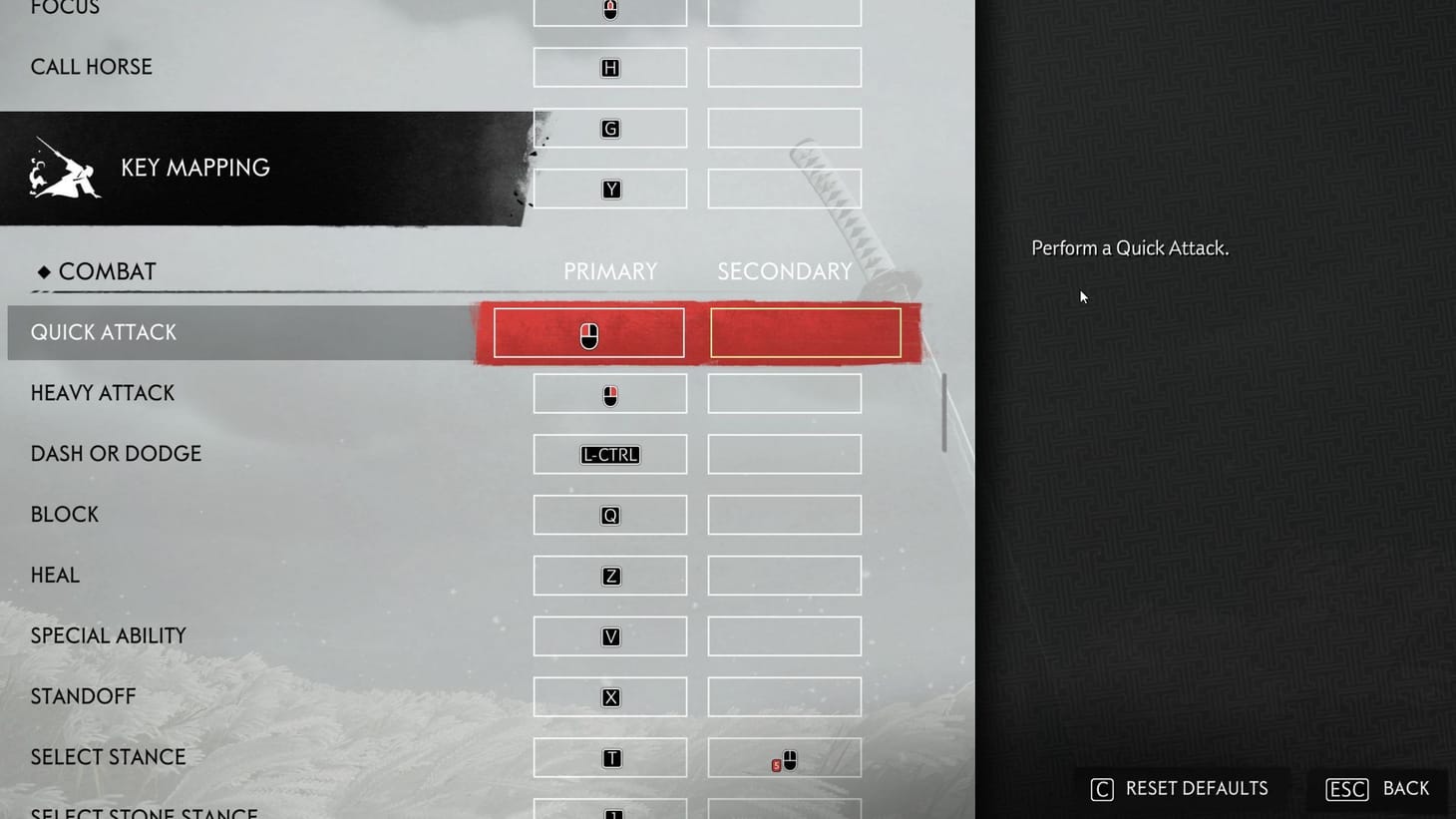Click the Reset Defaults button
The width and height of the screenshot is (1456, 819).
coord(1181,788)
